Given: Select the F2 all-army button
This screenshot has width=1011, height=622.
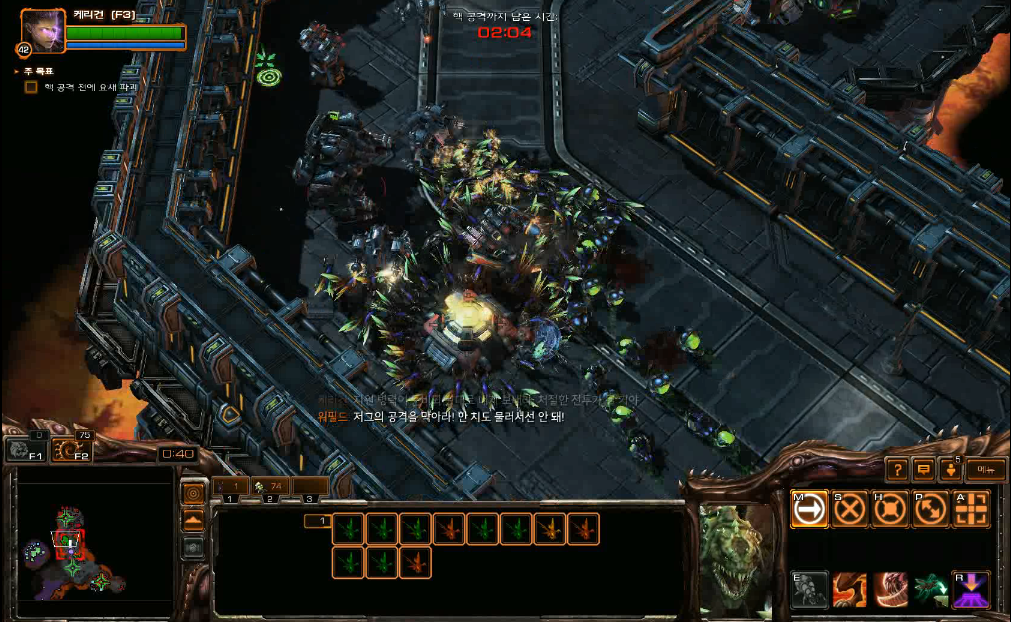Looking at the screenshot, I should 69,450.
